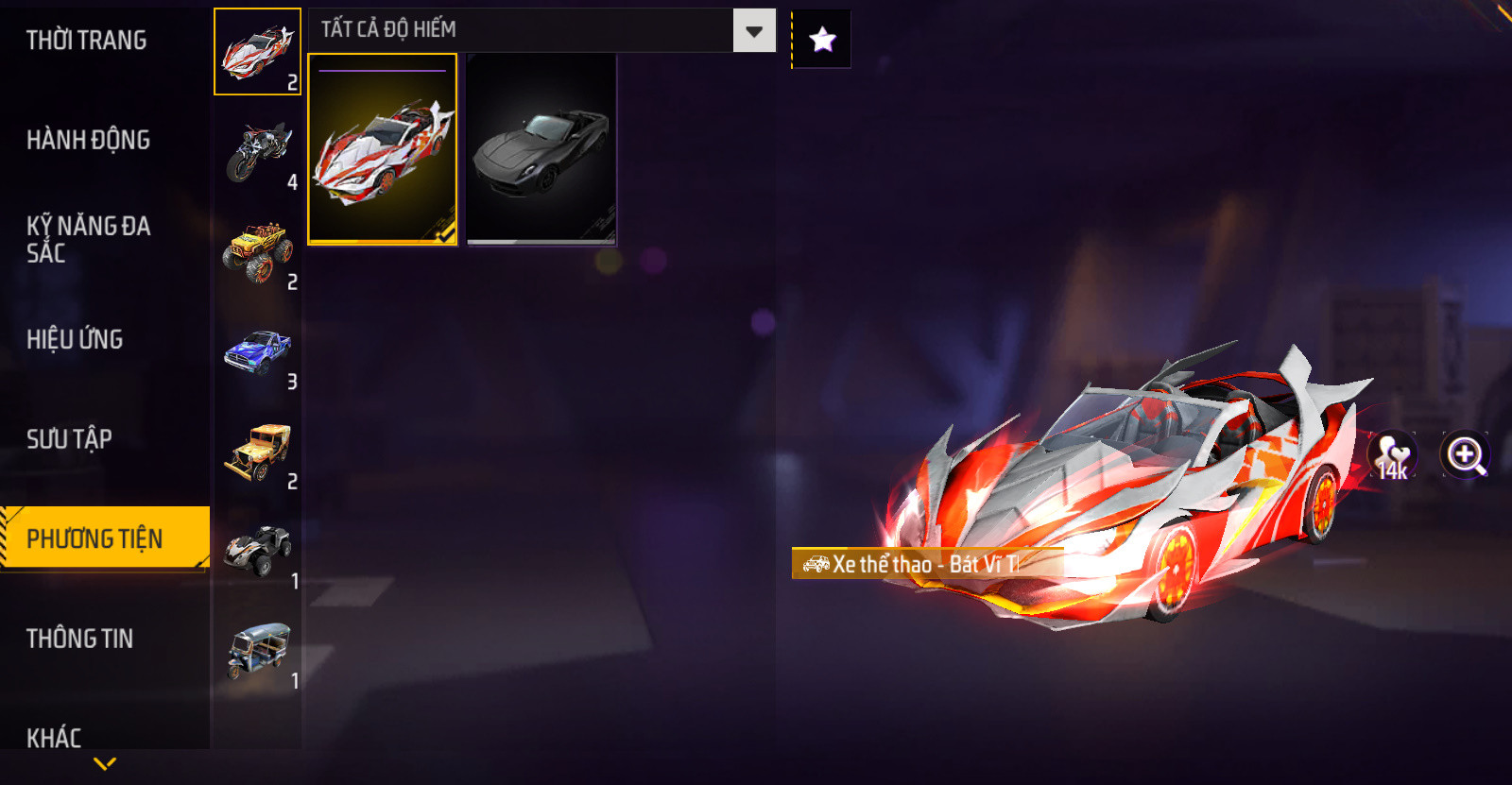Viewport: 1512px width, 785px height.
Task: Select the yellow monster truck type
Action: pos(257,251)
